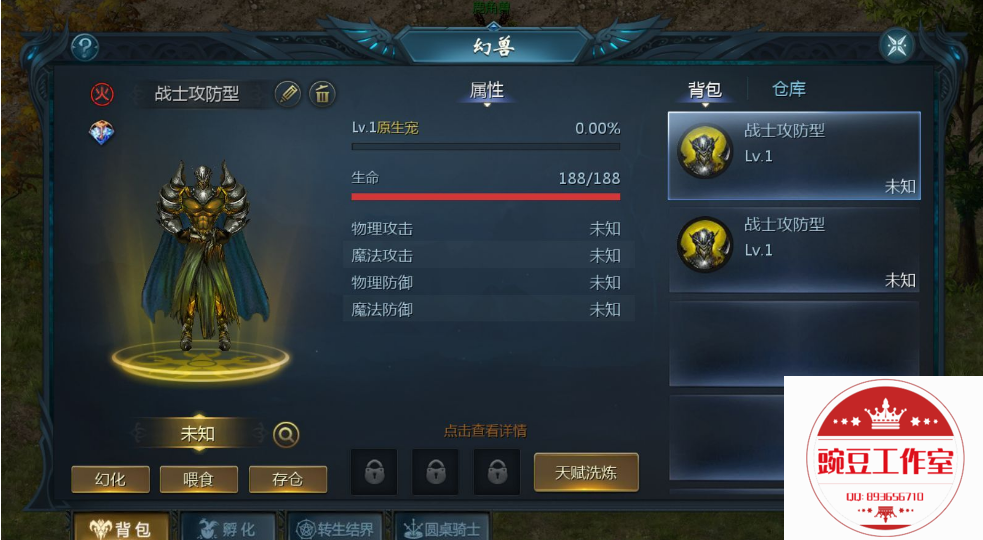Select the diamond gem icon
This screenshot has height=540, width=983.
click(102, 133)
